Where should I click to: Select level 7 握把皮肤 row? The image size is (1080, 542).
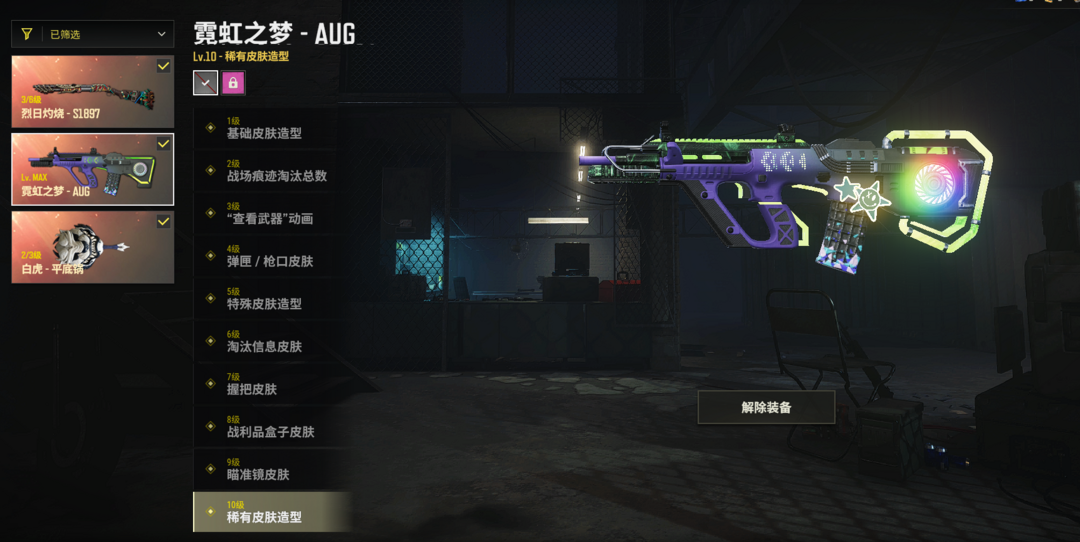270,383
